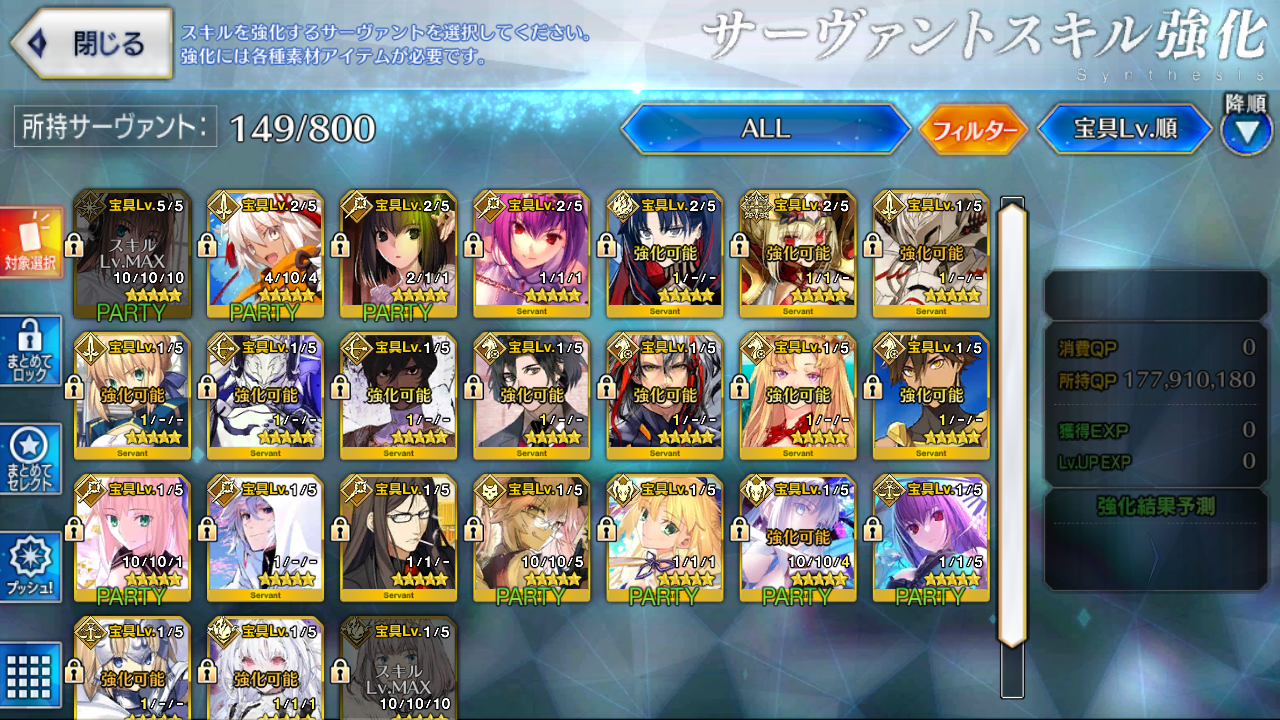Select the 宝具Lv.5/5 servant with 10/10/10 skills

(x=133, y=254)
